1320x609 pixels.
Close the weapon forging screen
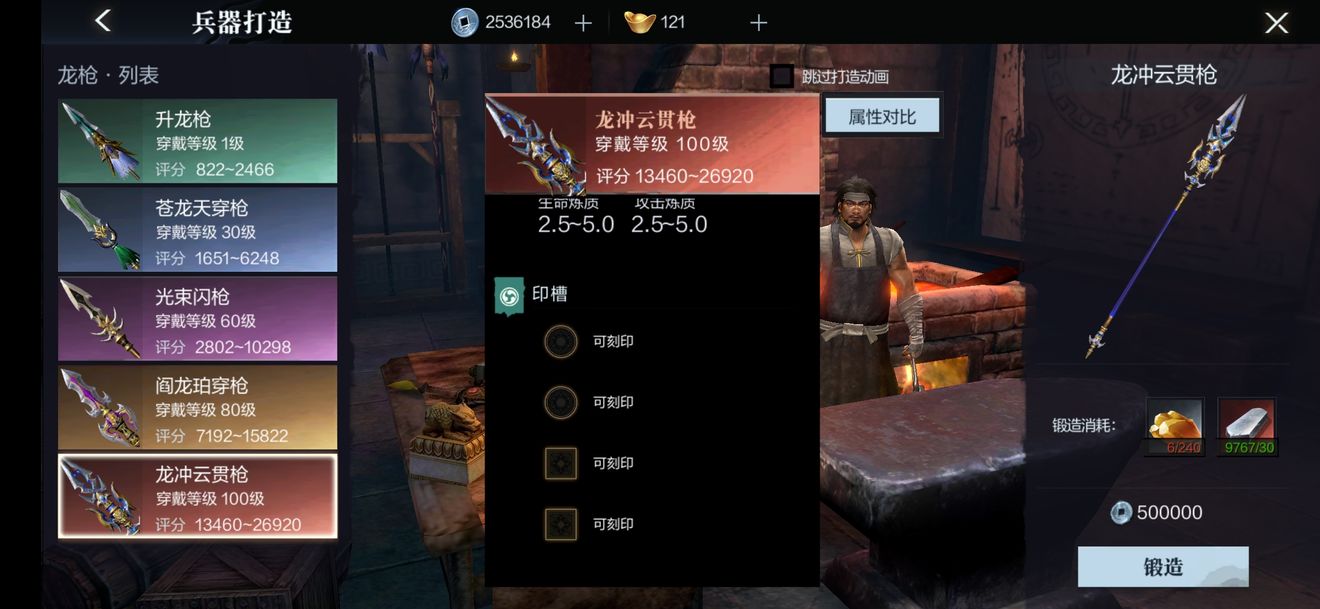(1276, 23)
